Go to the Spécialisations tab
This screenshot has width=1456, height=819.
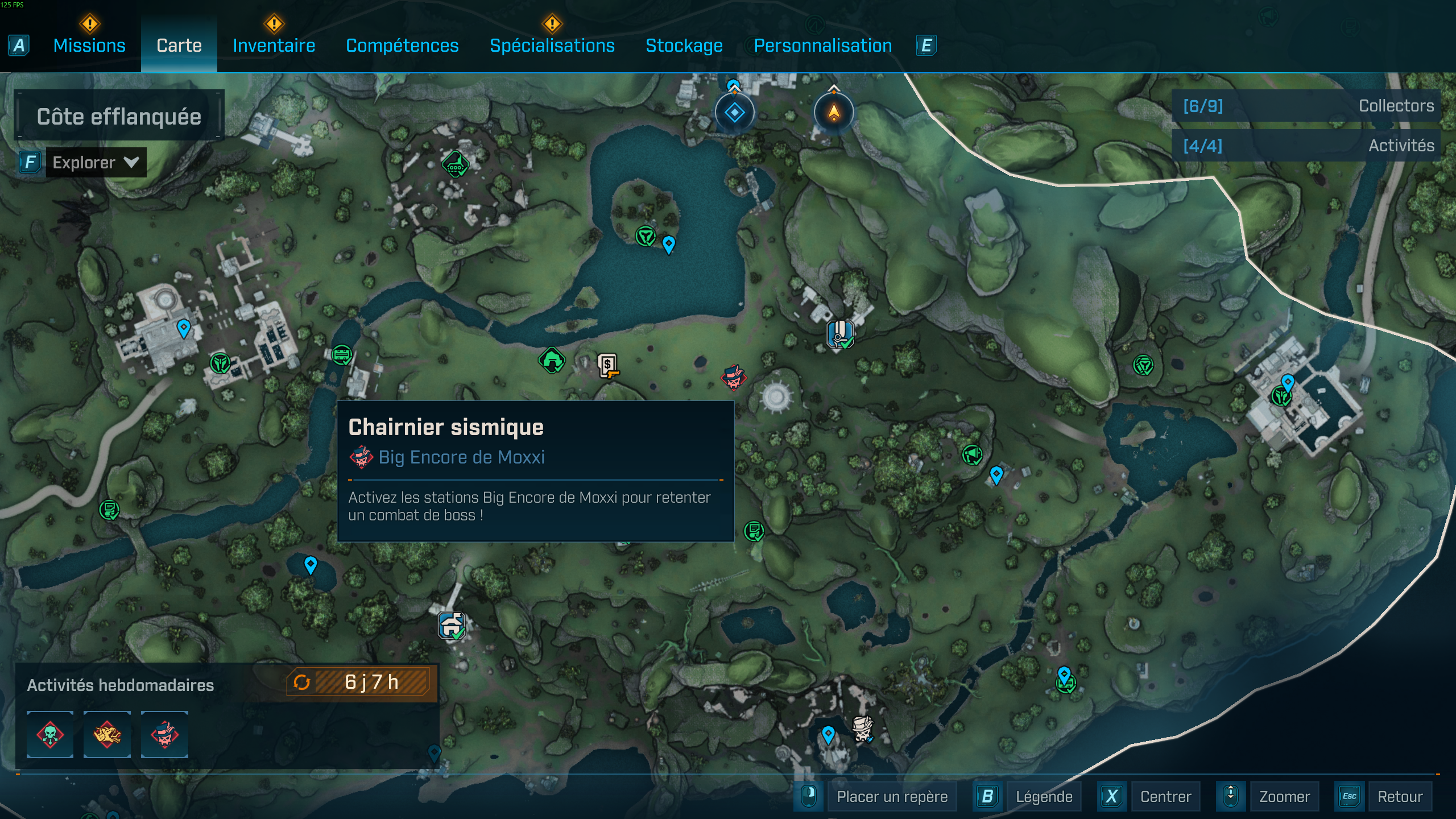[x=552, y=45]
